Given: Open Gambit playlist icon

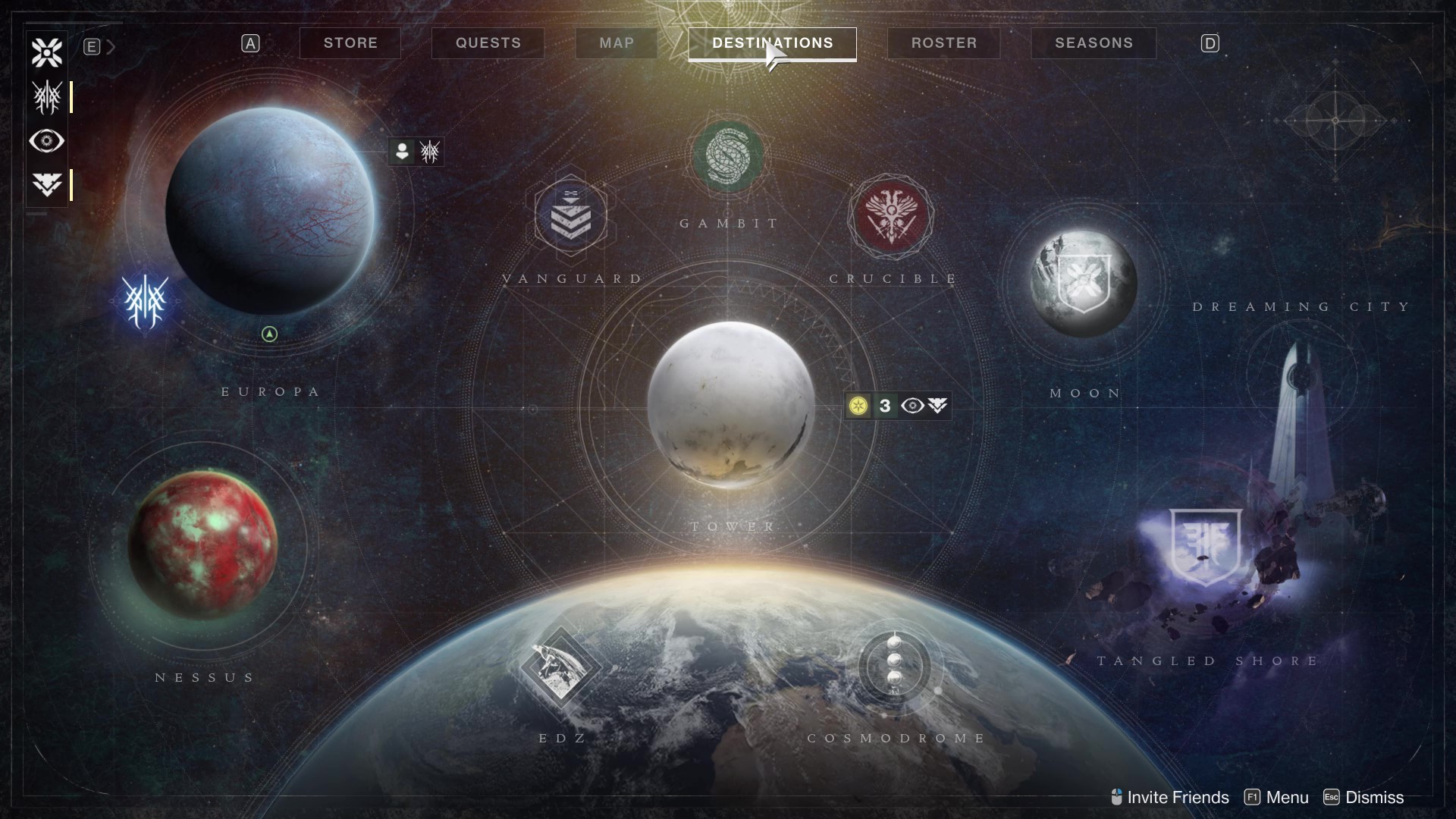Looking at the screenshot, I should [728, 157].
